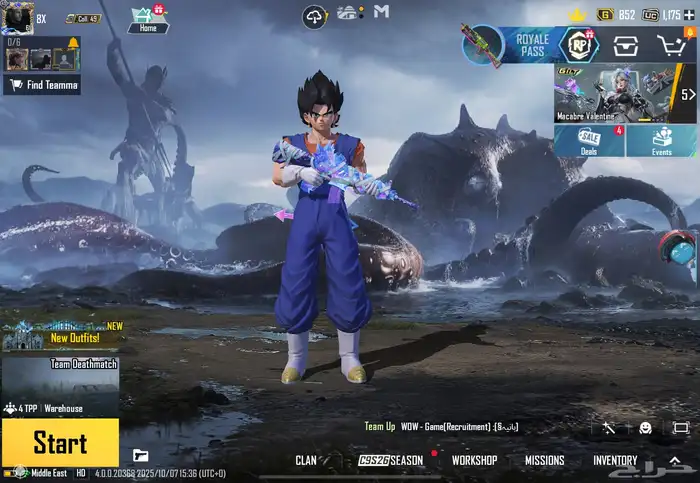Click the Find Teammates button
Screen dimensions: 700x483
coord(42,85)
